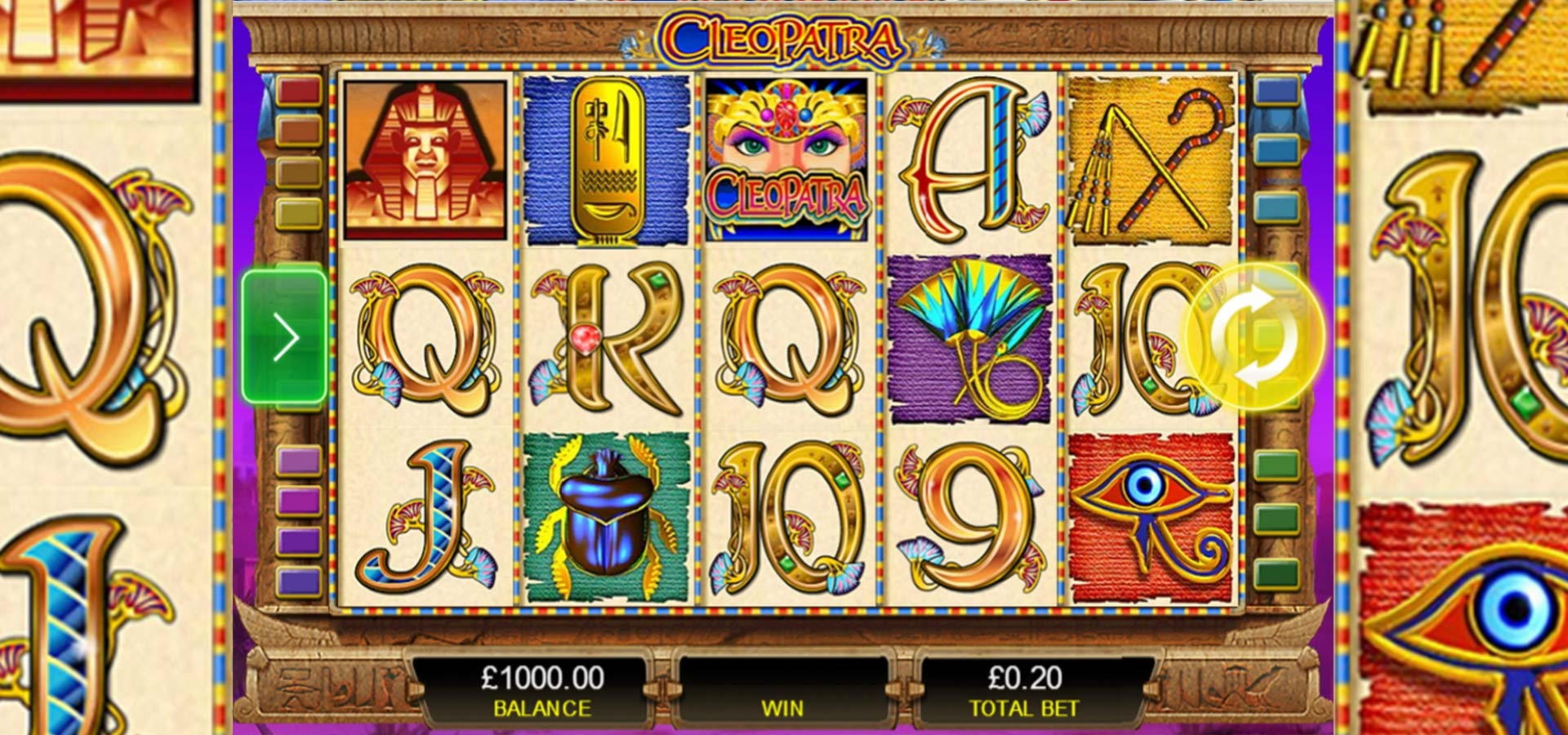
Task: Select the Pharaoh symbol on reel one
Action: coord(425,159)
